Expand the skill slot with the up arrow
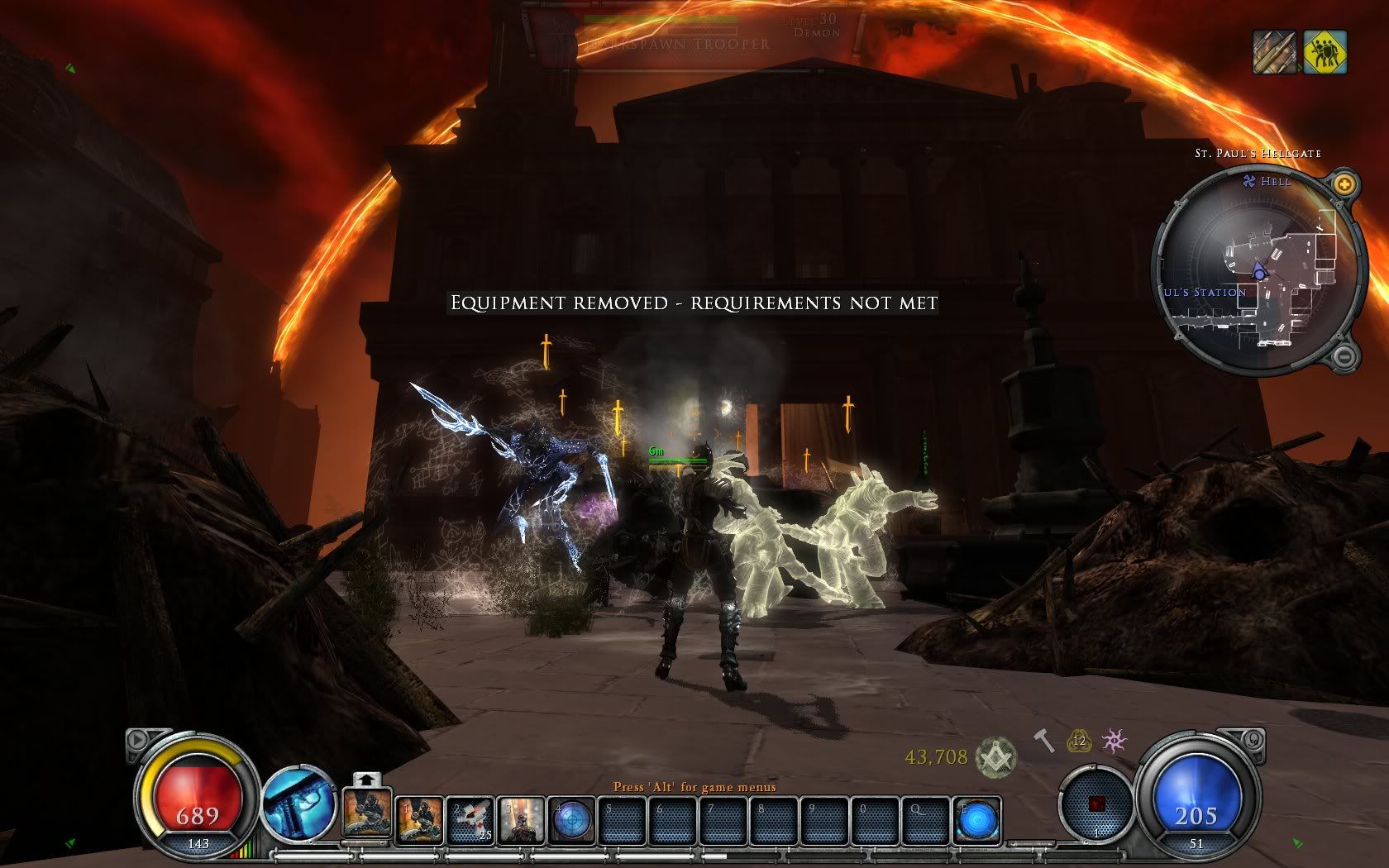Viewport: 1389px width, 868px height. 367,779
